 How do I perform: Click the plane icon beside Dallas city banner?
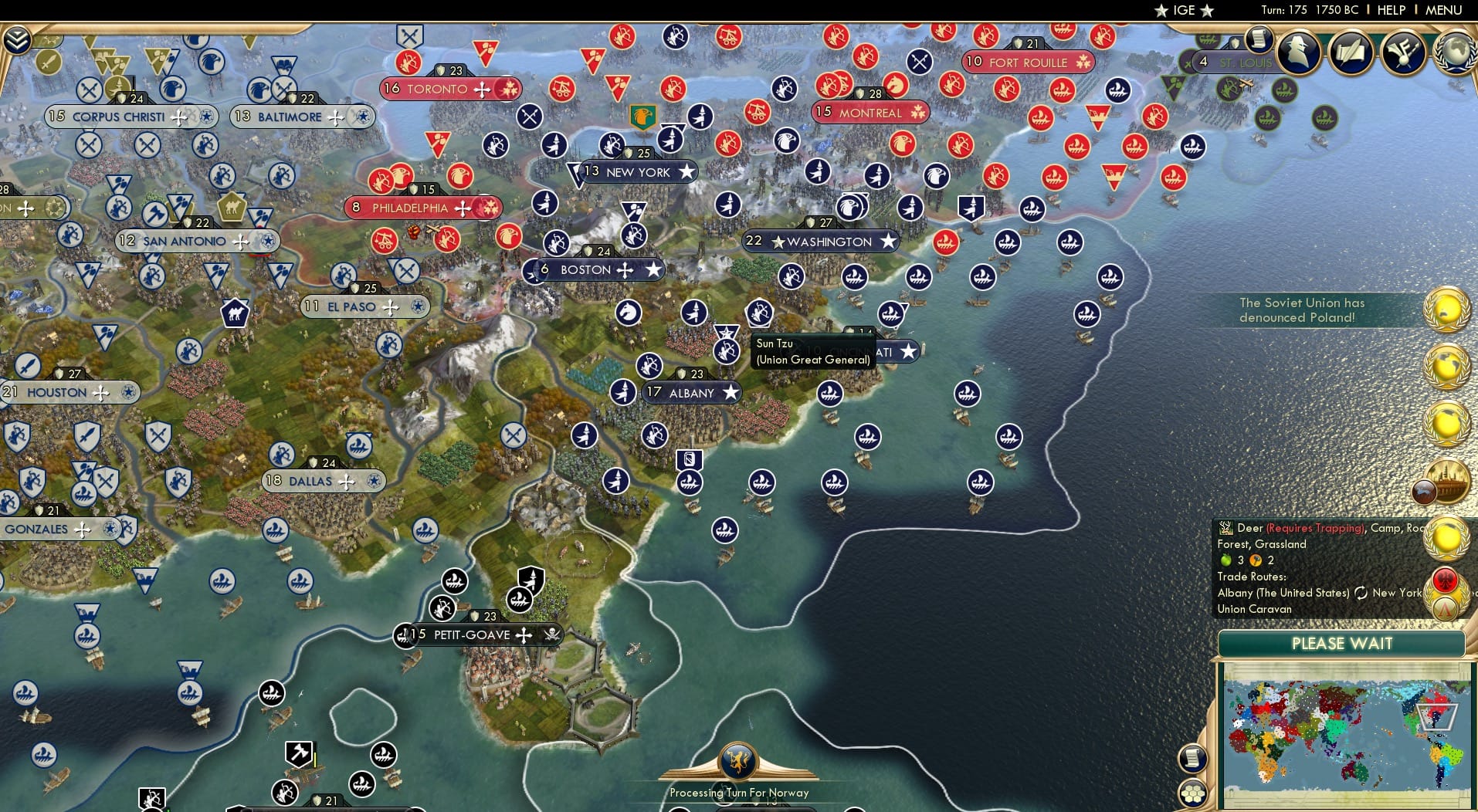(x=347, y=480)
